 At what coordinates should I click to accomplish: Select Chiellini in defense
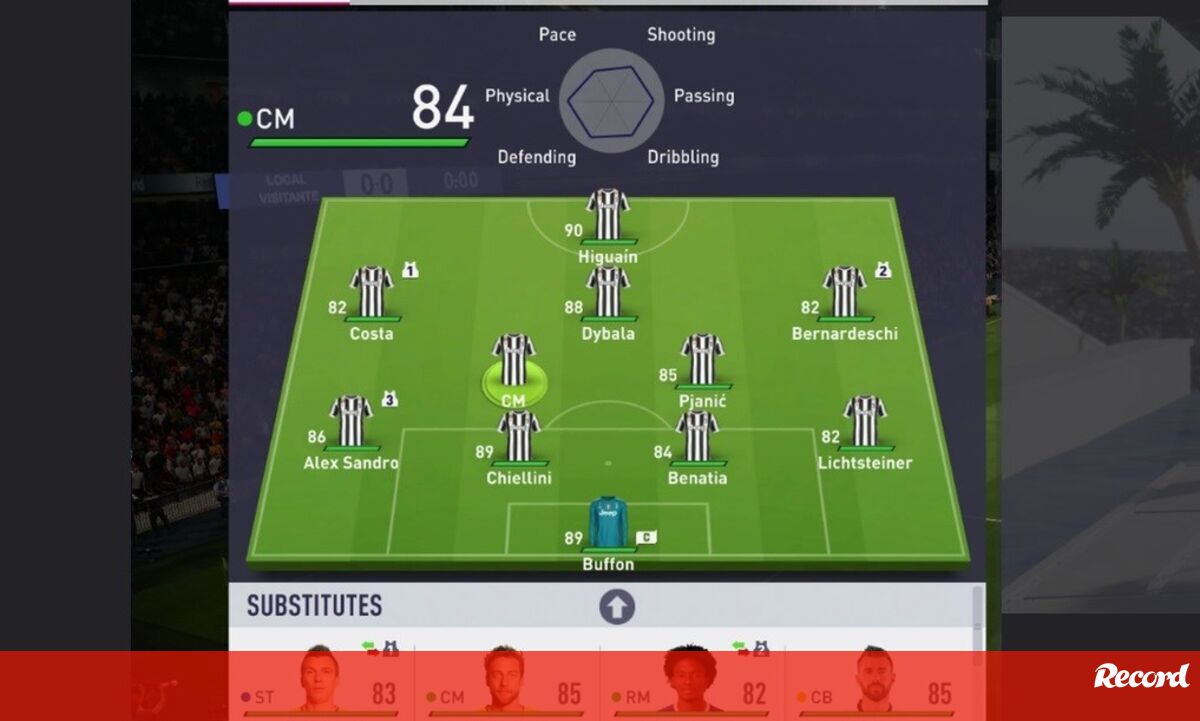coord(519,437)
